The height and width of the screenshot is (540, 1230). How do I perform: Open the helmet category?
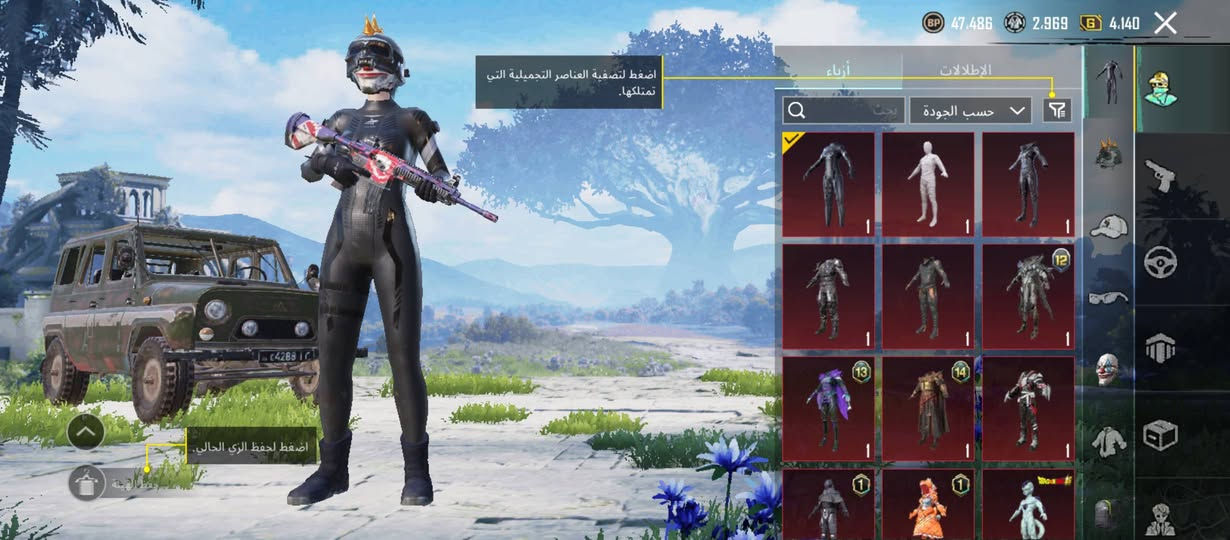[x=1108, y=154]
